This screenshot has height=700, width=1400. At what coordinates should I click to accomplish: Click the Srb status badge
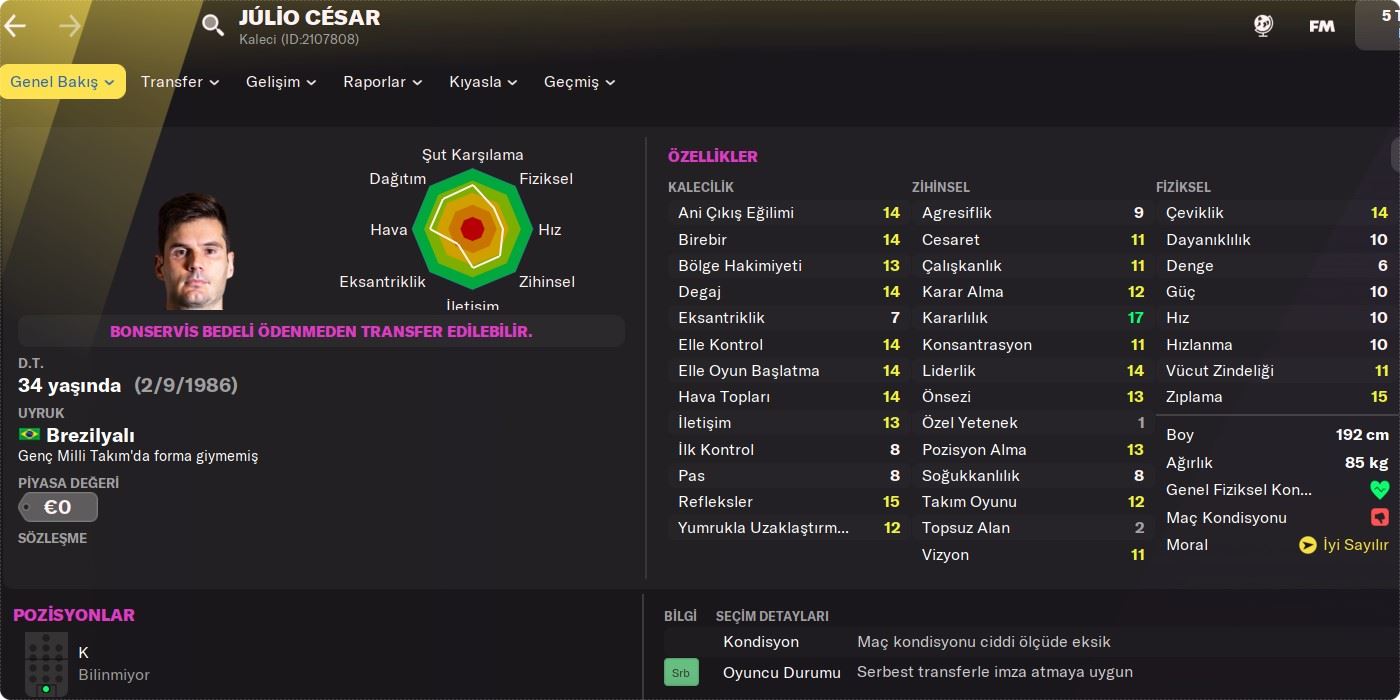point(681,673)
